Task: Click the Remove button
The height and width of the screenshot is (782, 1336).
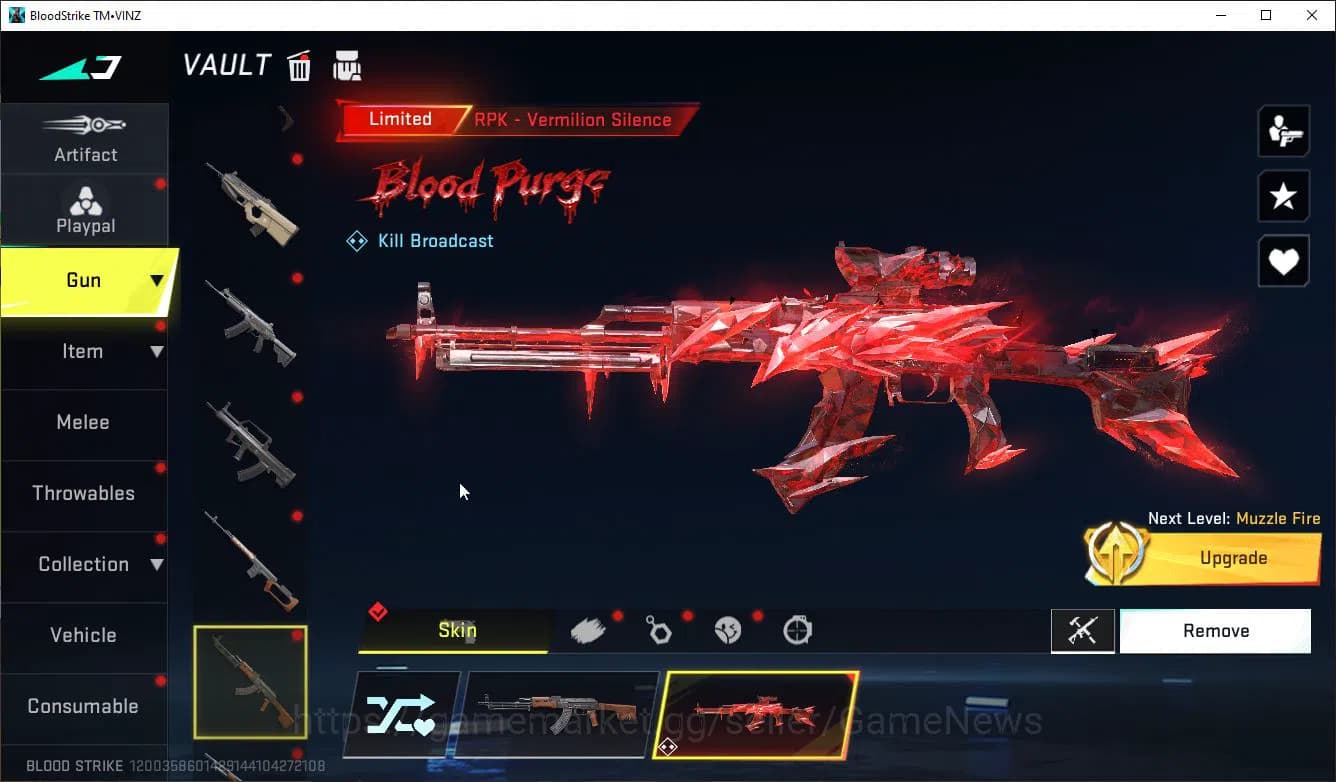Action: (1215, 630)
